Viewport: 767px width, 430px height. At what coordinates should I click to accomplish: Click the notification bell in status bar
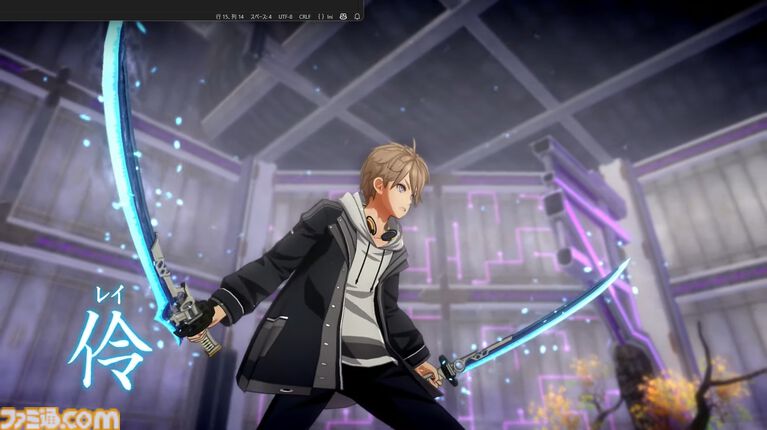coord(357,17)
